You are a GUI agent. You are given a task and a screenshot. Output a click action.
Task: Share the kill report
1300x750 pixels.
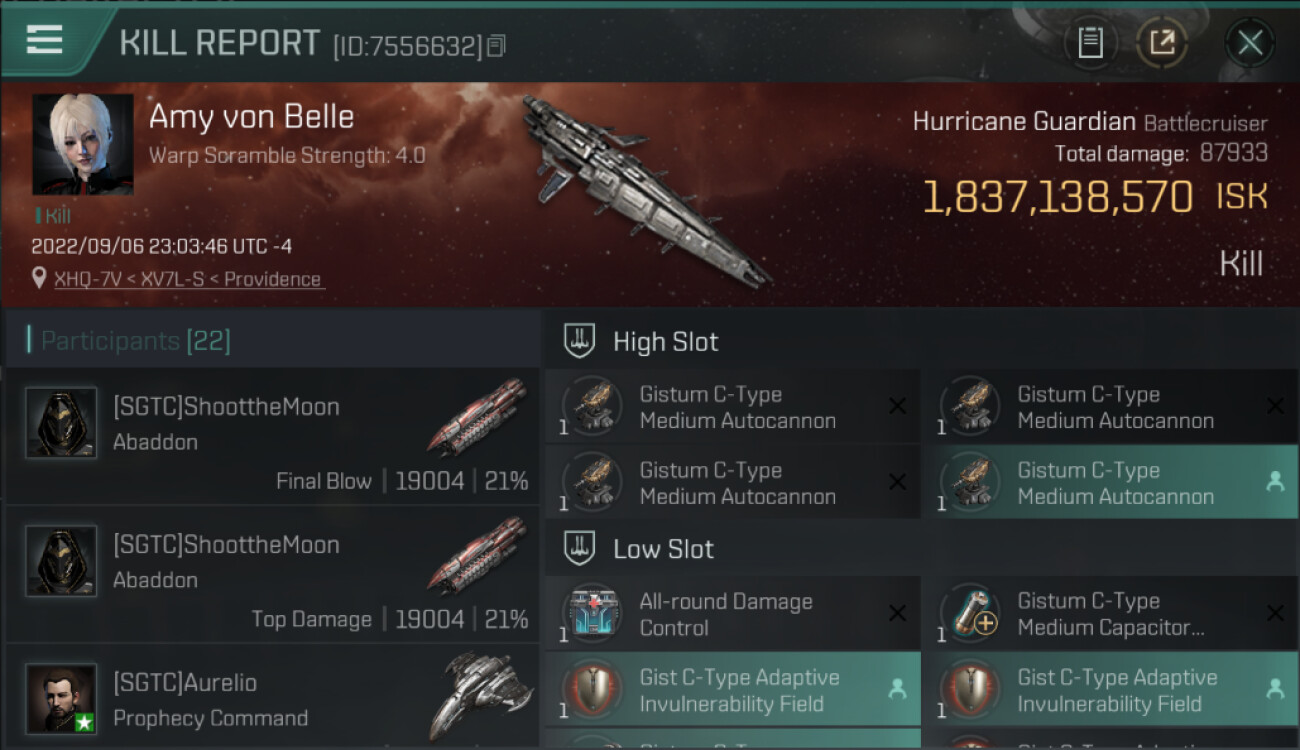(1162, 43)
